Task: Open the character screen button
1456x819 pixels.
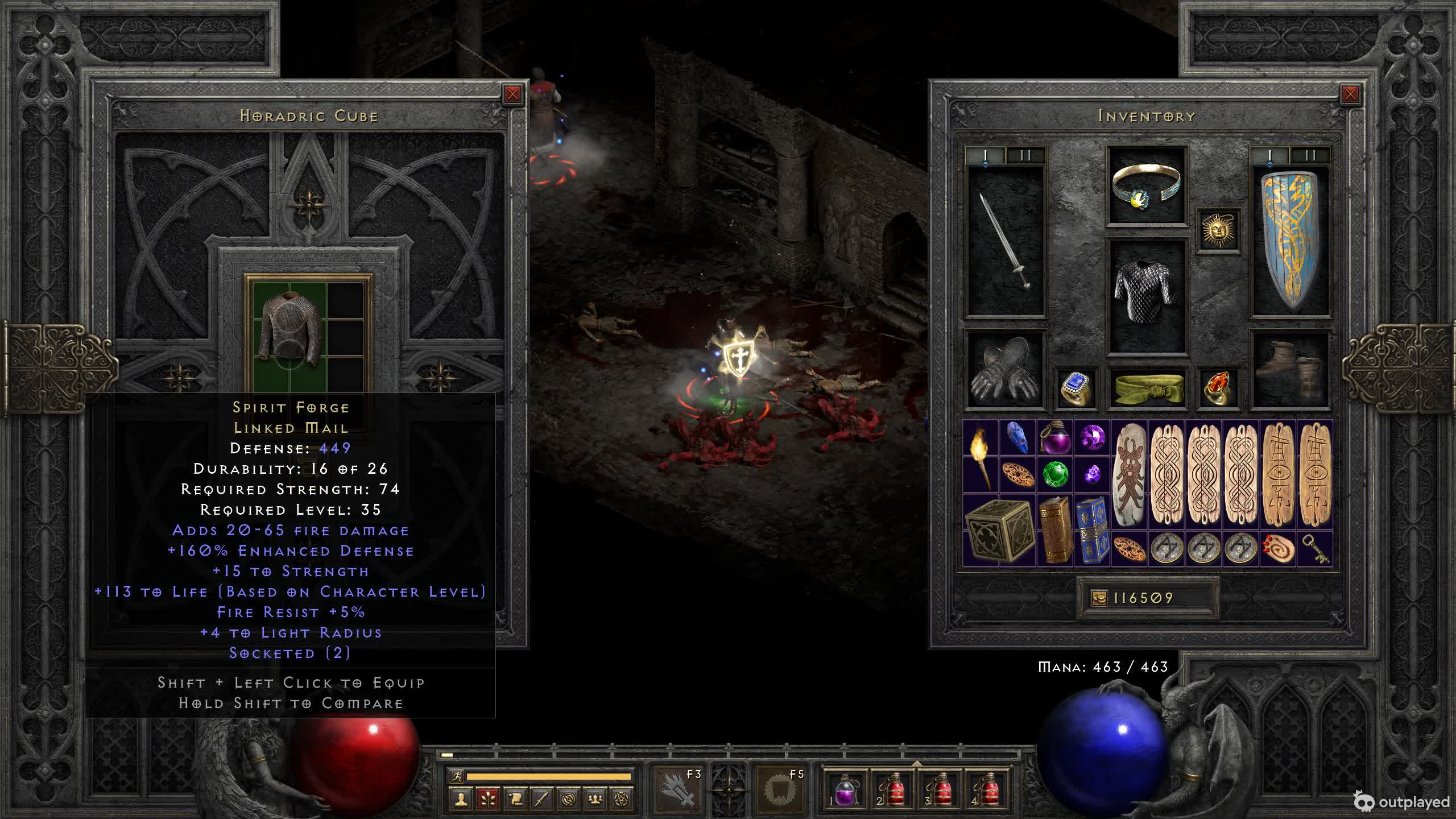Action: tap(461, 799)
